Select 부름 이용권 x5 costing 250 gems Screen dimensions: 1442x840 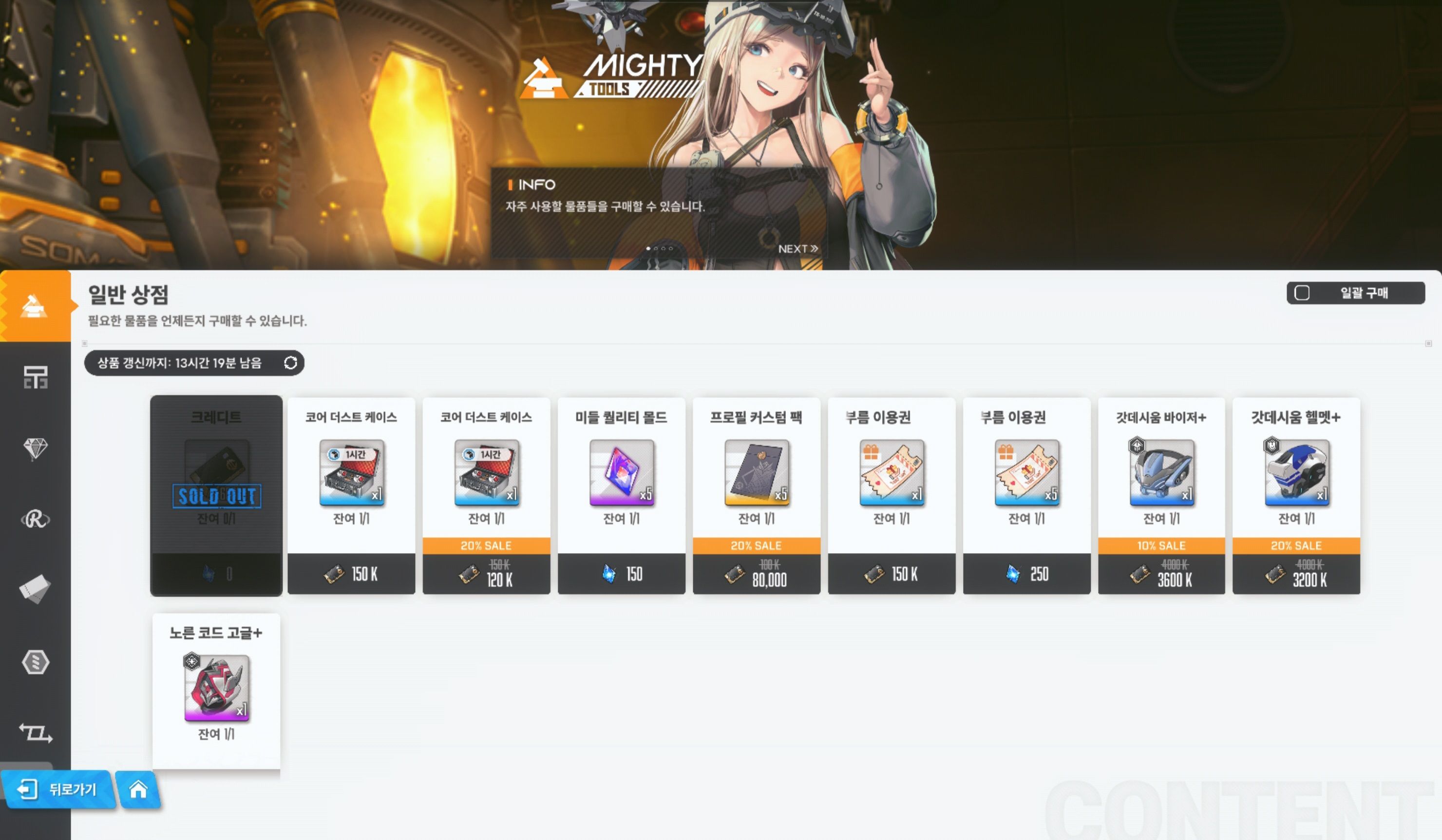(1026, 495)
